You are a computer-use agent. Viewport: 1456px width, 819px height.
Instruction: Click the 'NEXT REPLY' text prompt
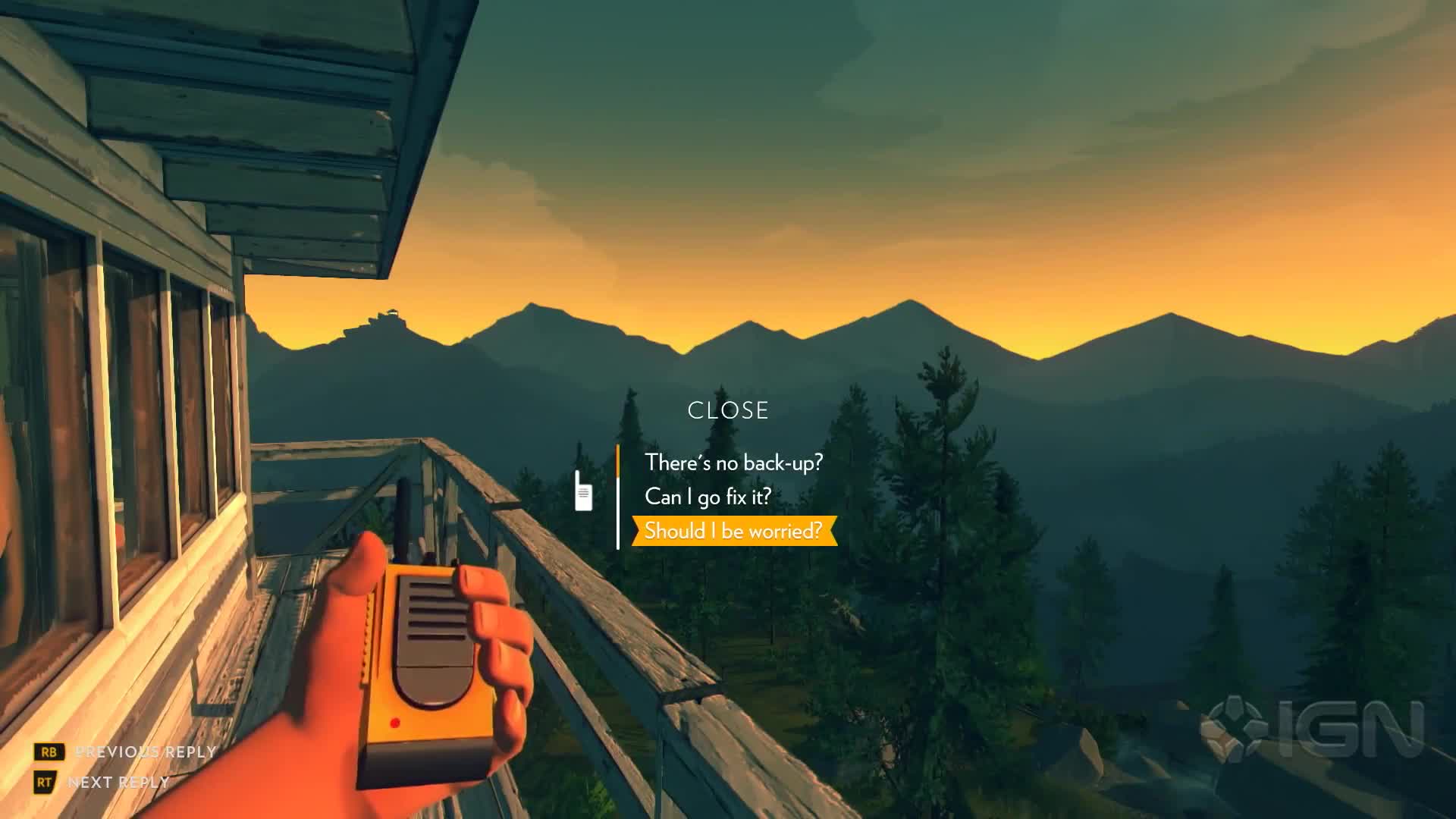click(x=118, y=783)
